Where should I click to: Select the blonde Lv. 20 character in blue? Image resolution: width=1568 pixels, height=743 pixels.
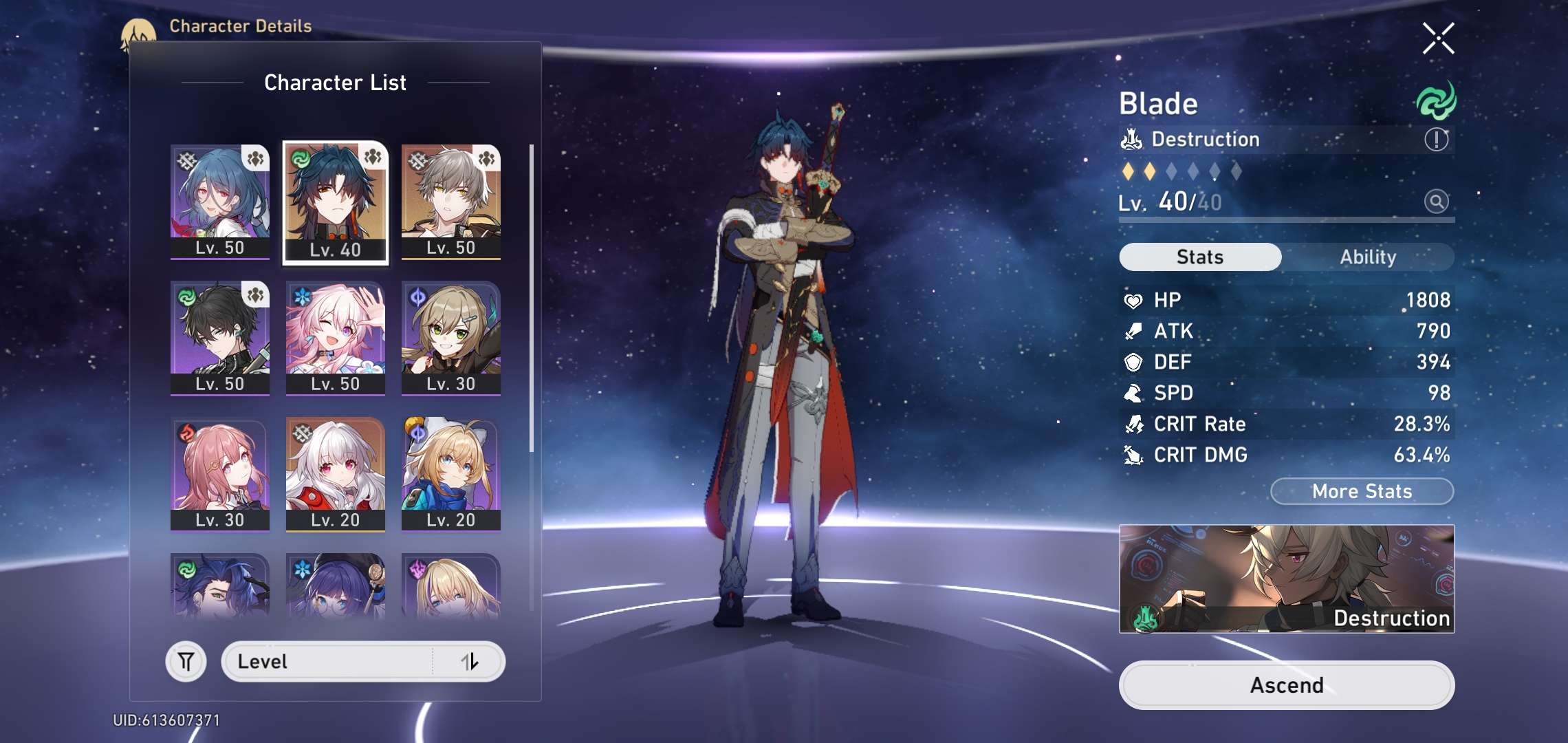pos(451,473)
